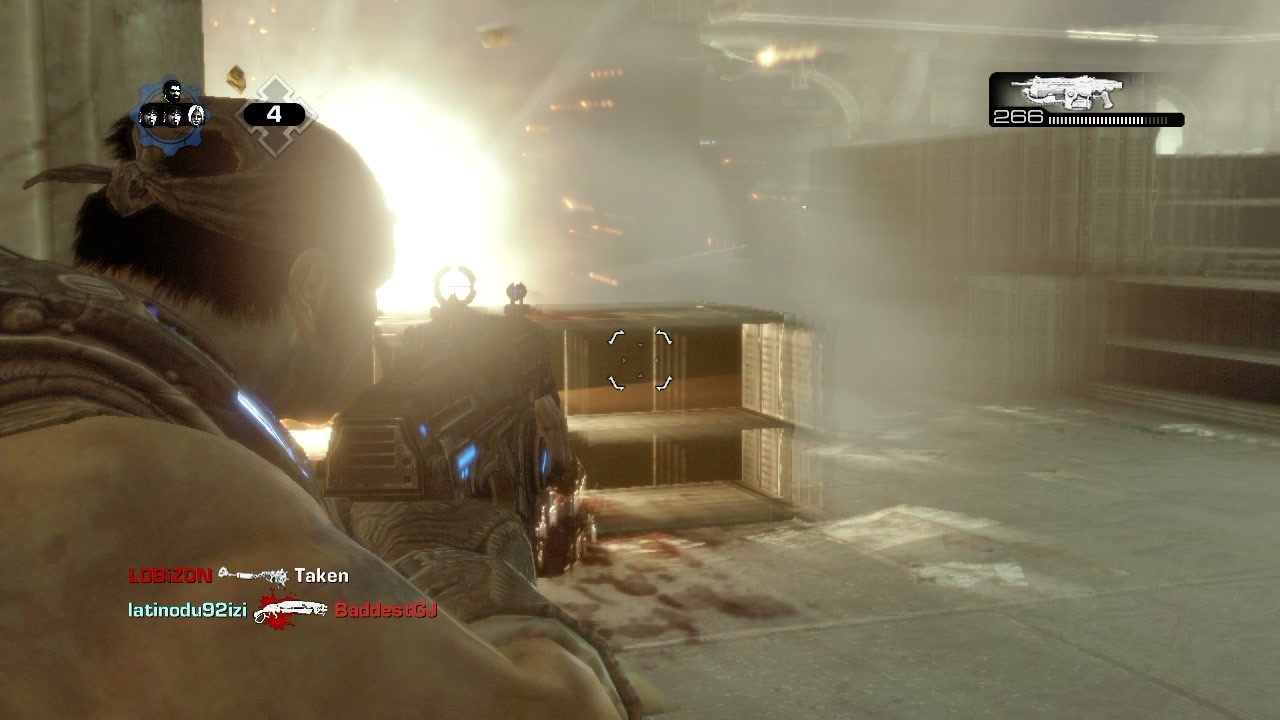The height and width of the screenshot is (720, 1280).
Task: Select the Longshot sniper icon beside LOBiZON
Action: pos(252,576)
